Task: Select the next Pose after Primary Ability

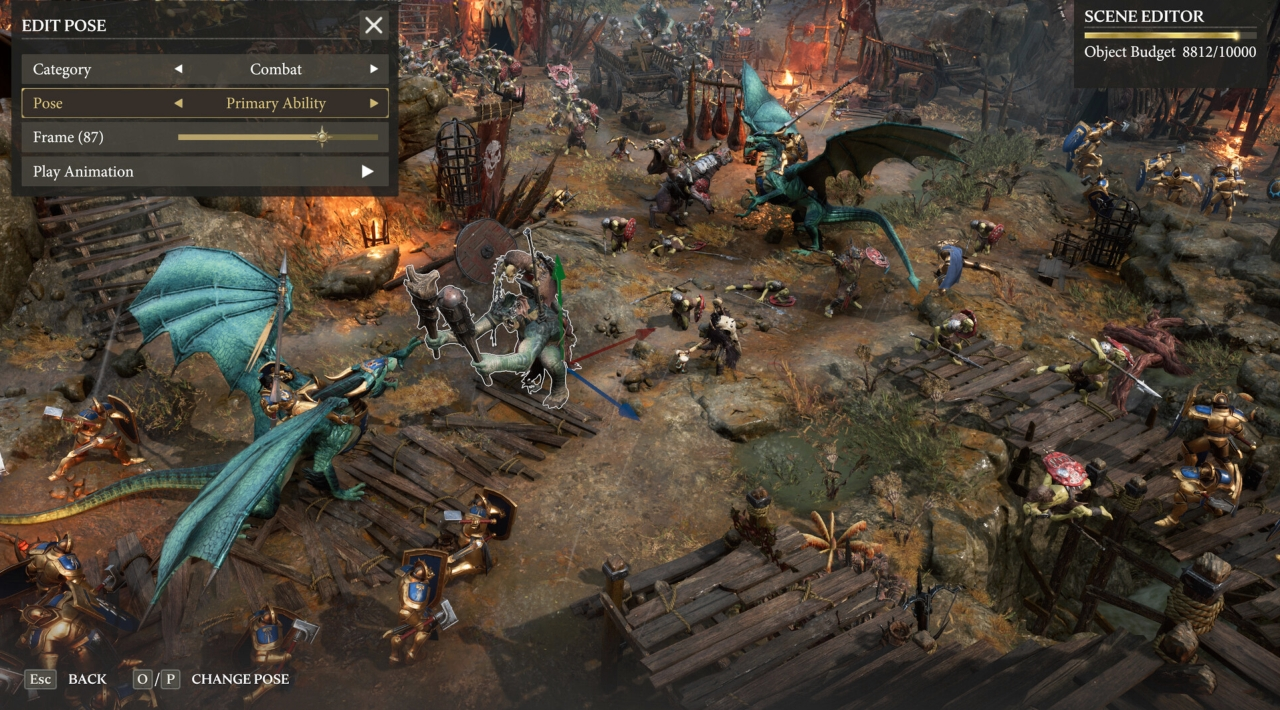Action: coord(374,103)
